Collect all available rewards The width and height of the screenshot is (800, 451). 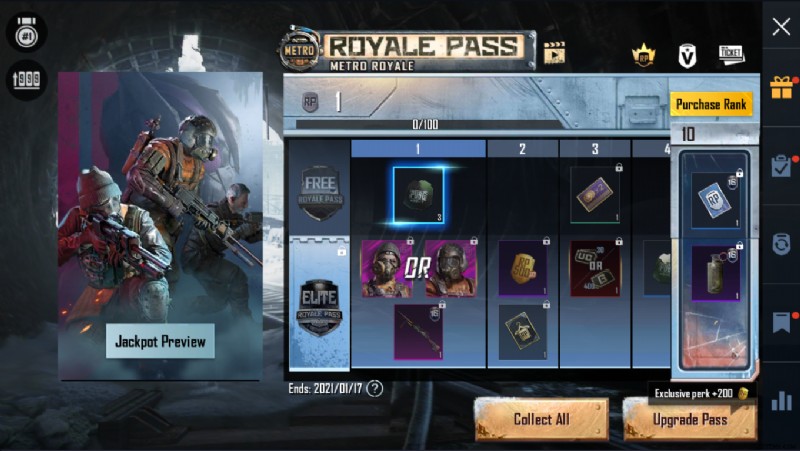point(541,419)
